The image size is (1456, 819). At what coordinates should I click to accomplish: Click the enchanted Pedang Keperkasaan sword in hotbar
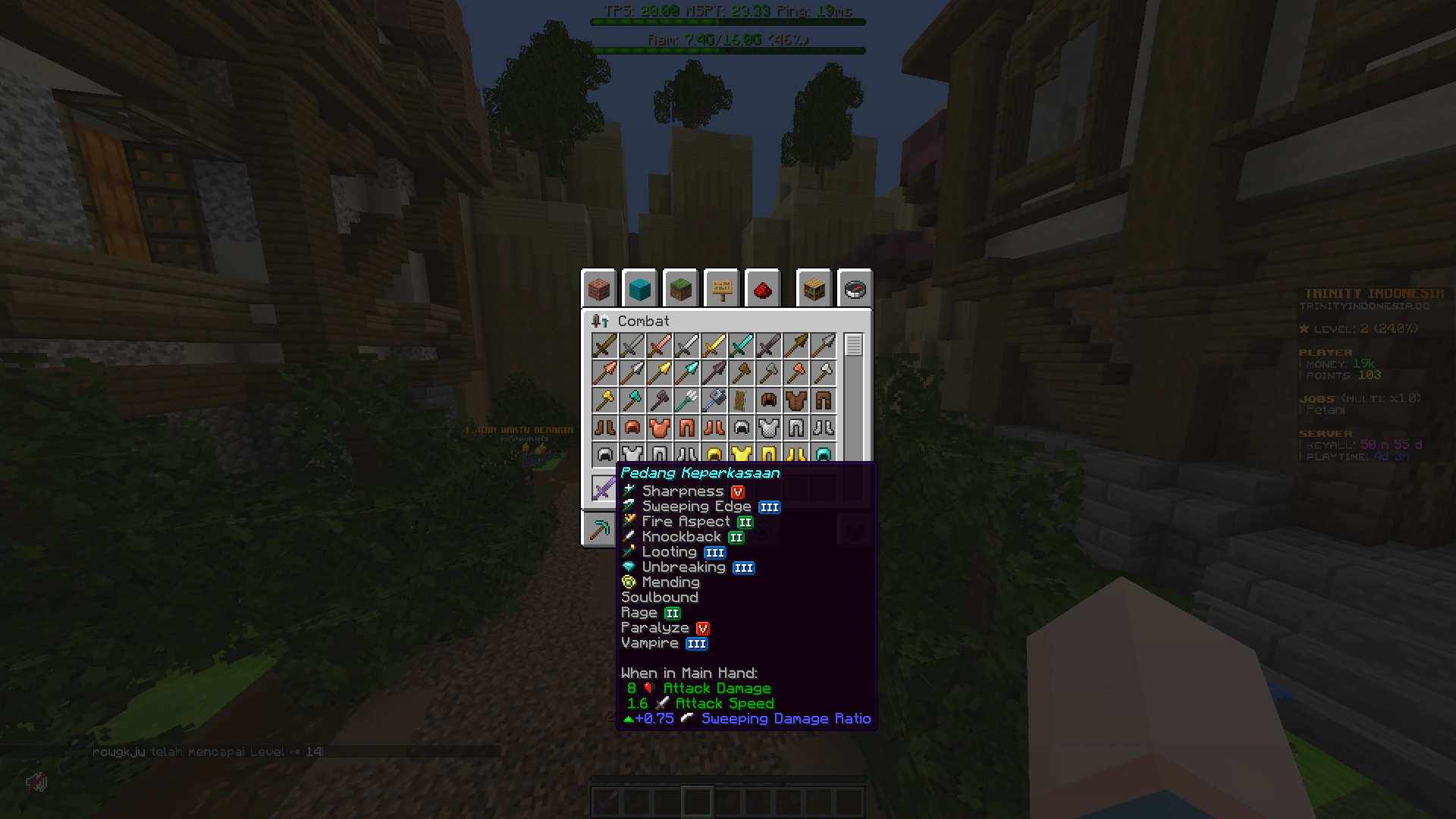[607, 801]
